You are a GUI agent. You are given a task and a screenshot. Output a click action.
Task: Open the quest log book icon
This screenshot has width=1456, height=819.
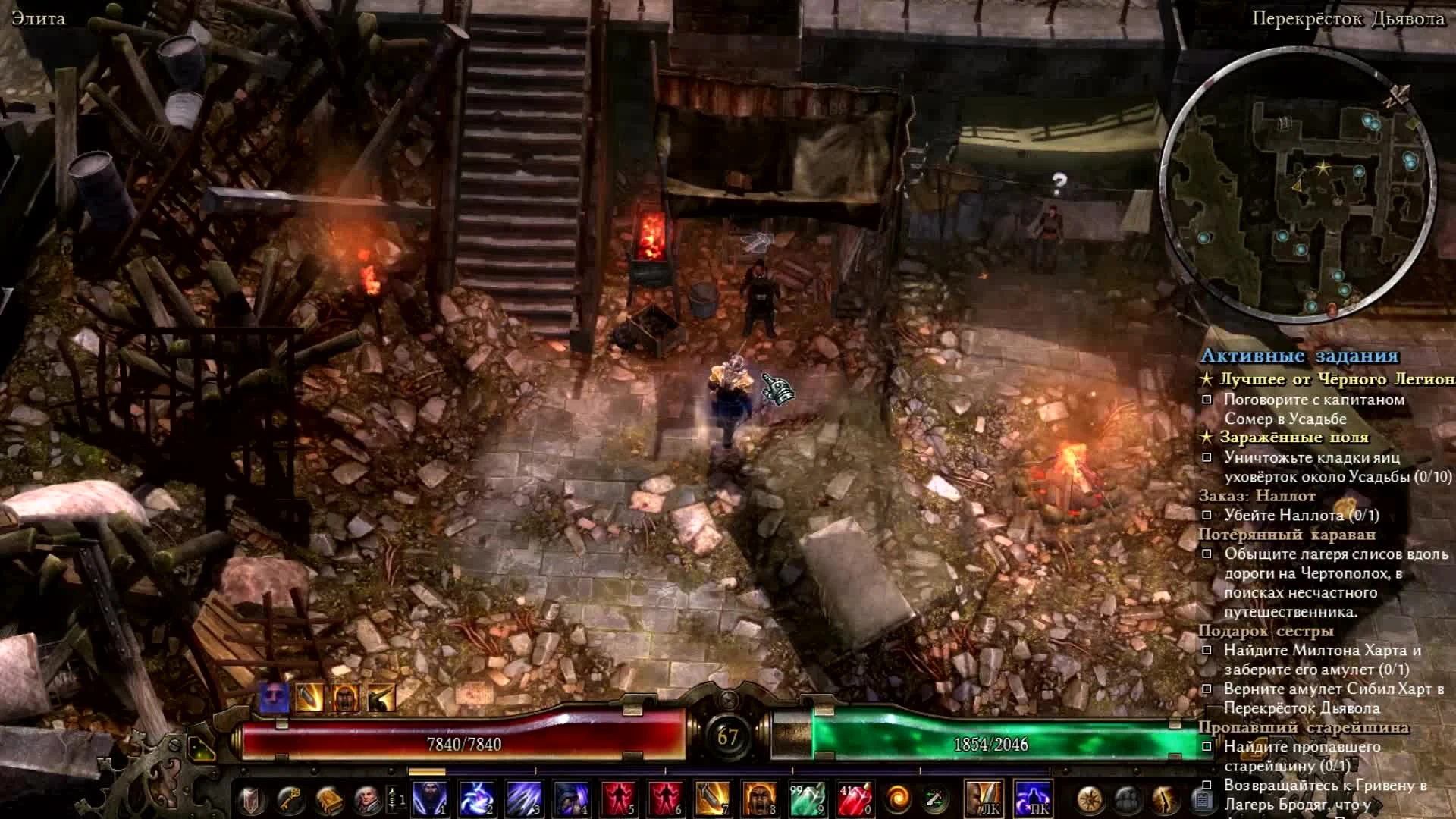tap(328, 799)
